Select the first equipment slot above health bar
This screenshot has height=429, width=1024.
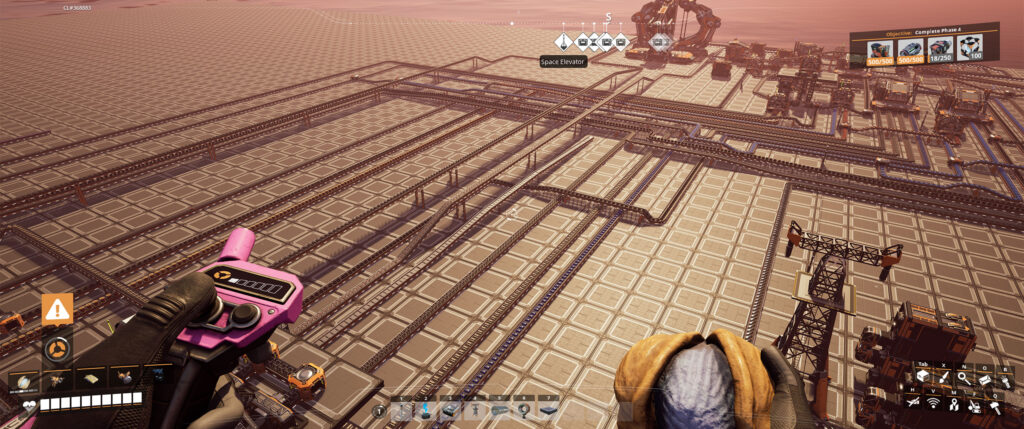coord(22,380)
